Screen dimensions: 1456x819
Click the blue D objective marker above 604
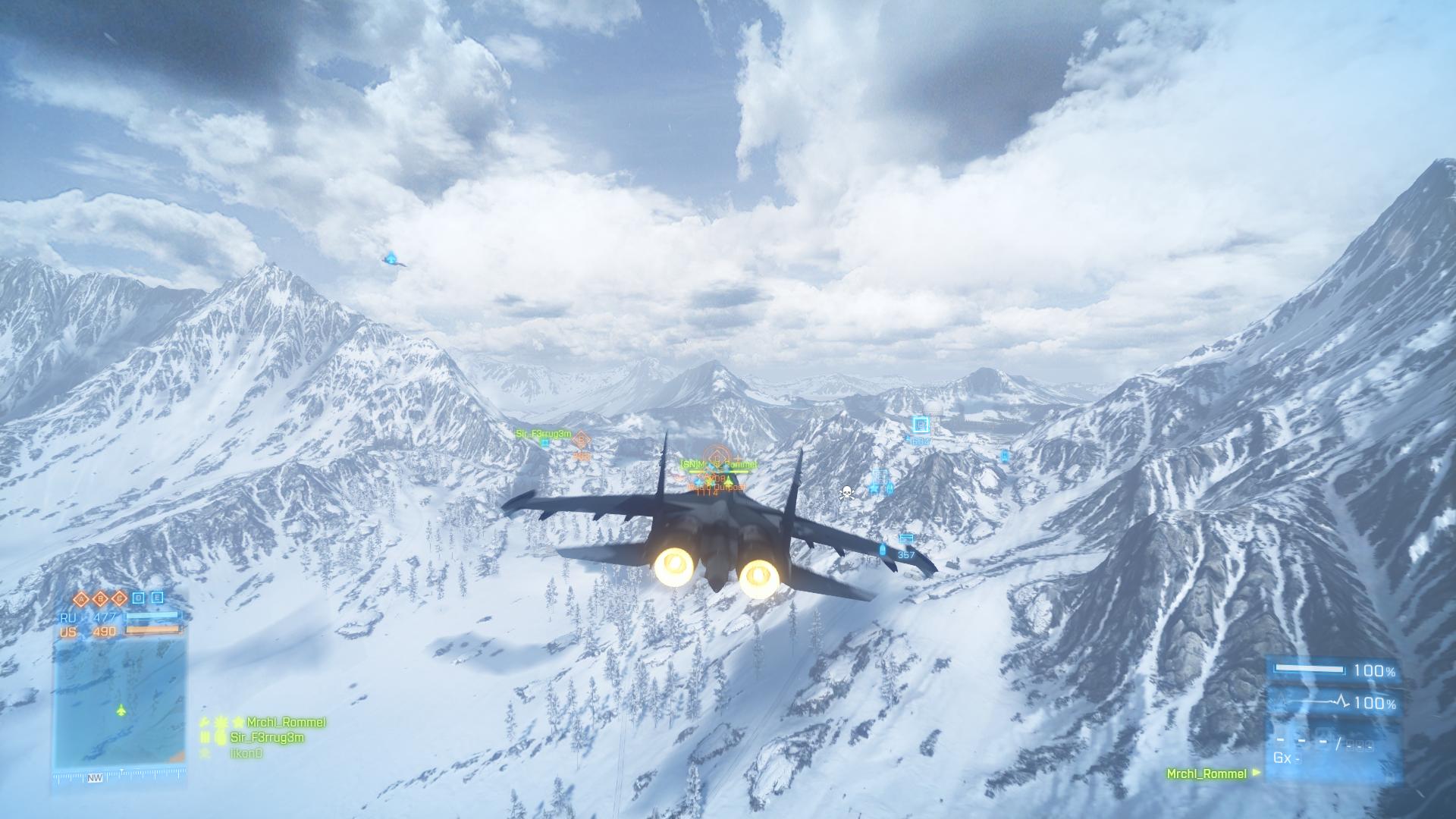[921, 425]
